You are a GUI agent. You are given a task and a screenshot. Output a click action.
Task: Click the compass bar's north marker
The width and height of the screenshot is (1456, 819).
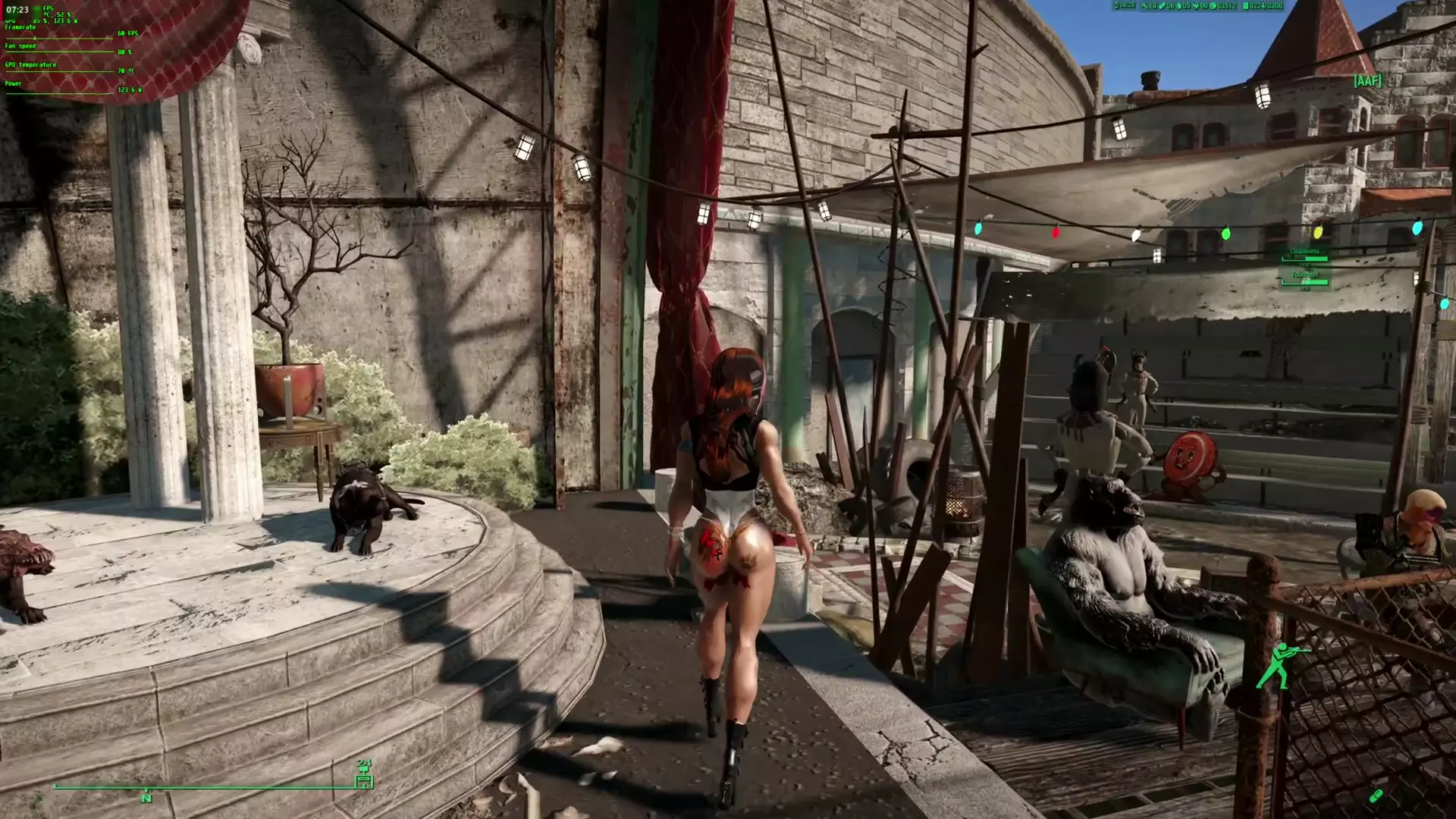tap(146, 797)
